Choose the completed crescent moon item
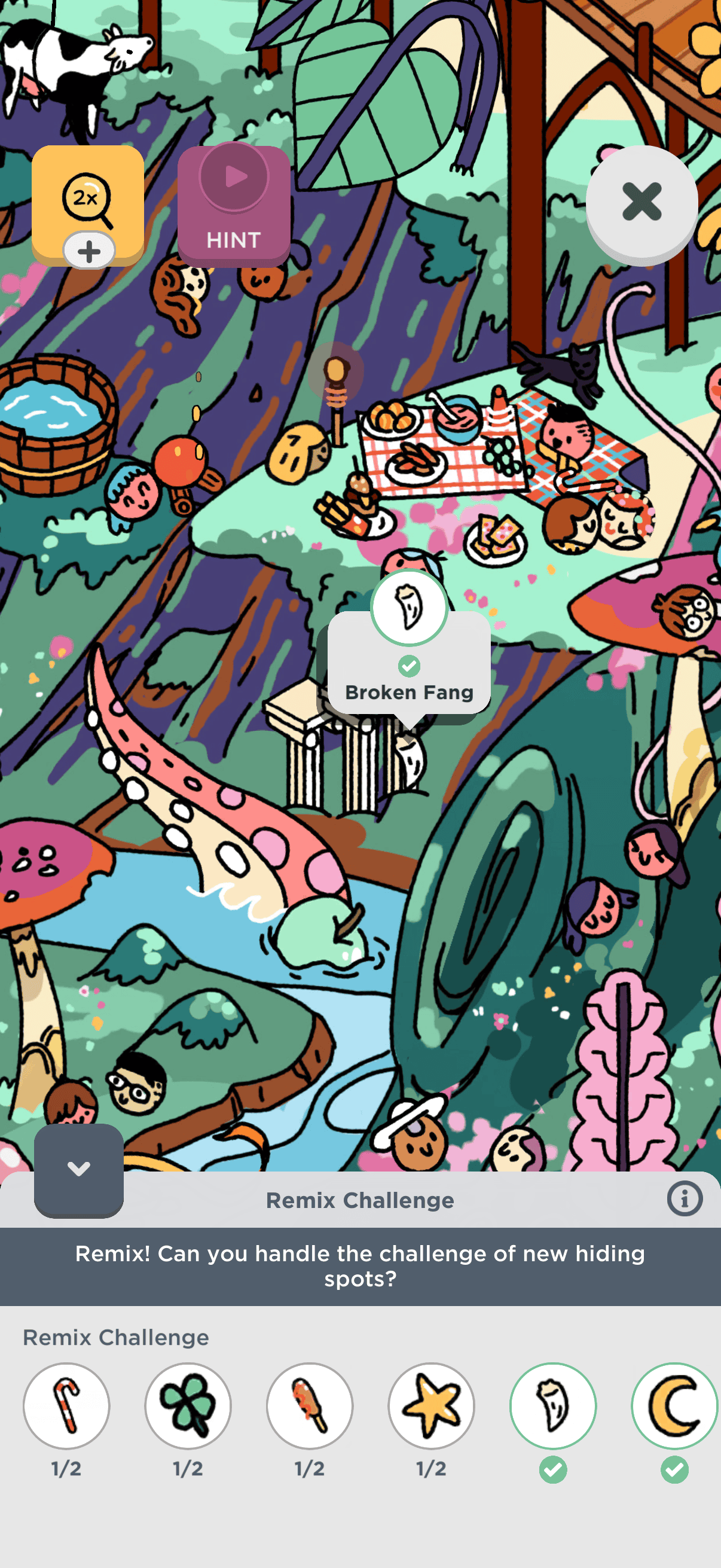The image size is (721, 1568). 674,1405
